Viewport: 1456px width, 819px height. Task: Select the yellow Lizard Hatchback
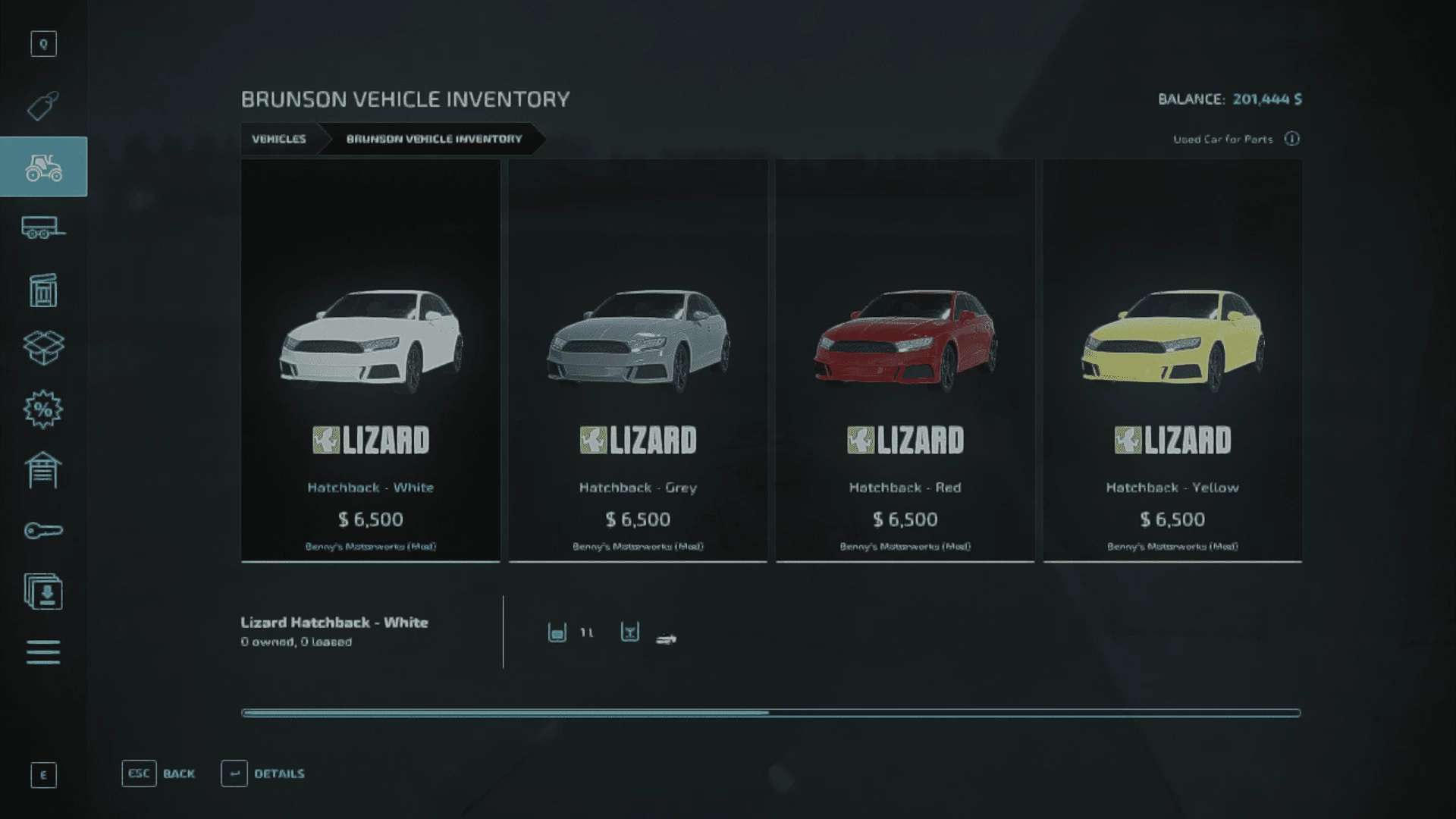(1172, 360)
